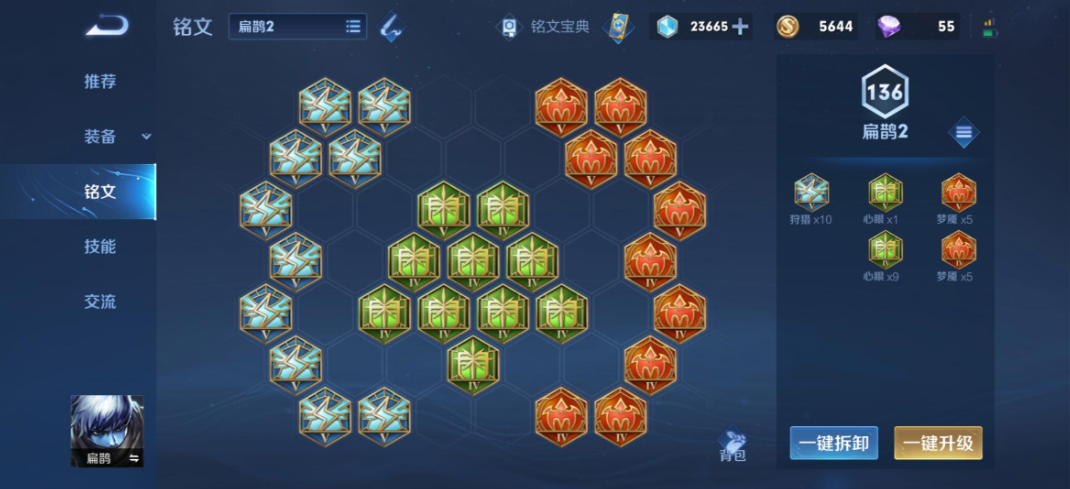Click the level 136 hexagon badge

tap(885, 94)
